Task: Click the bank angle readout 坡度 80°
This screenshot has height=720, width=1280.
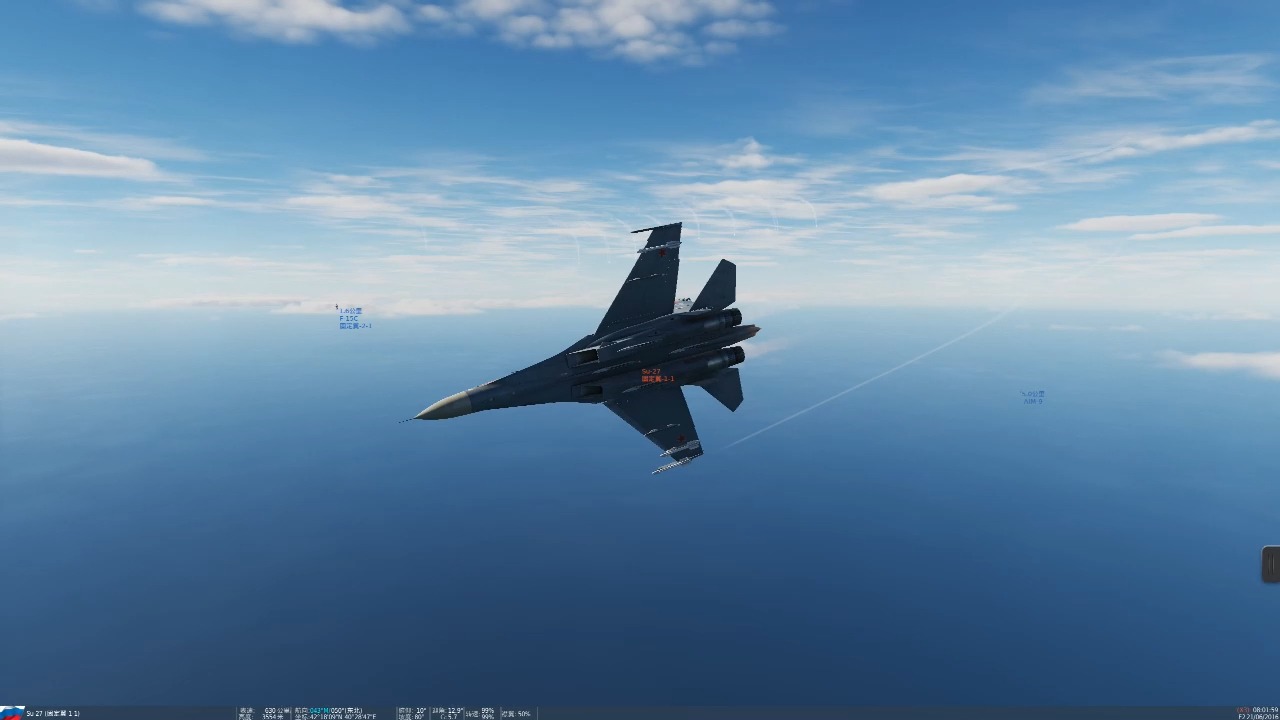Action: click(413, 715)
